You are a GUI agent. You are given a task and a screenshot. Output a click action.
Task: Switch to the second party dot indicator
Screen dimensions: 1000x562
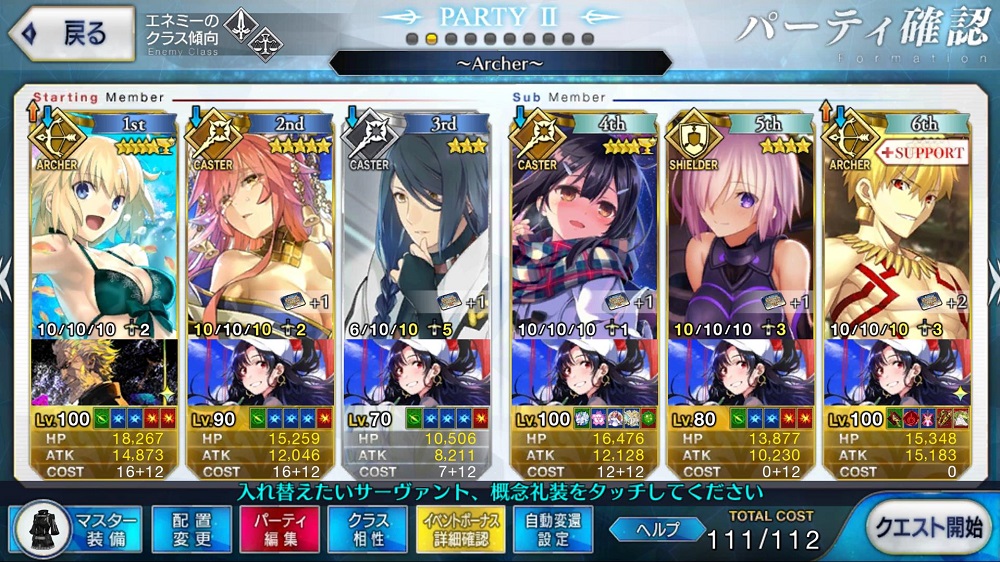click(431, 39)
